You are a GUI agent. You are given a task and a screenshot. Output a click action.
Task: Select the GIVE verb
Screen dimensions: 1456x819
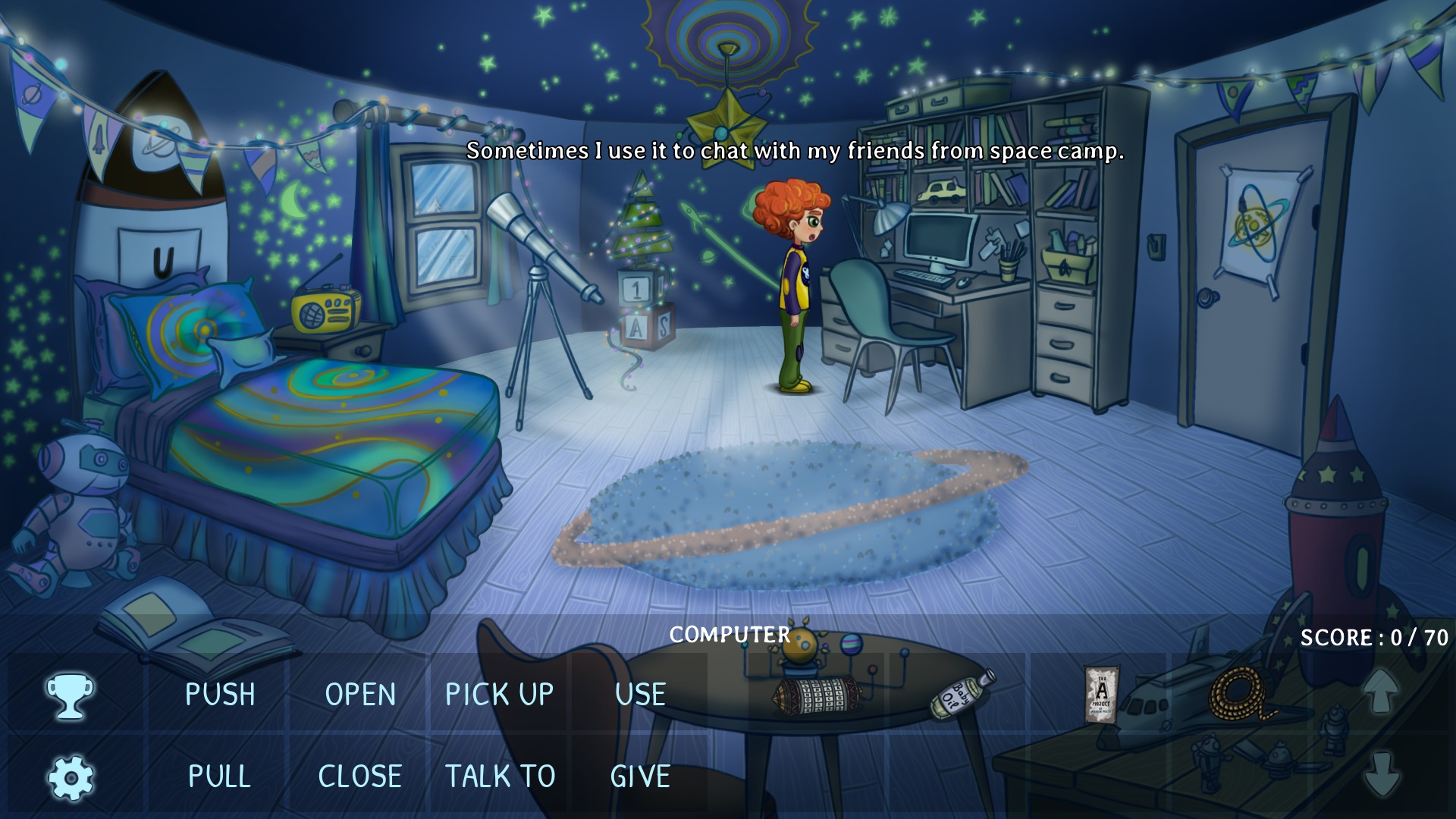click(x=640, y=777)
